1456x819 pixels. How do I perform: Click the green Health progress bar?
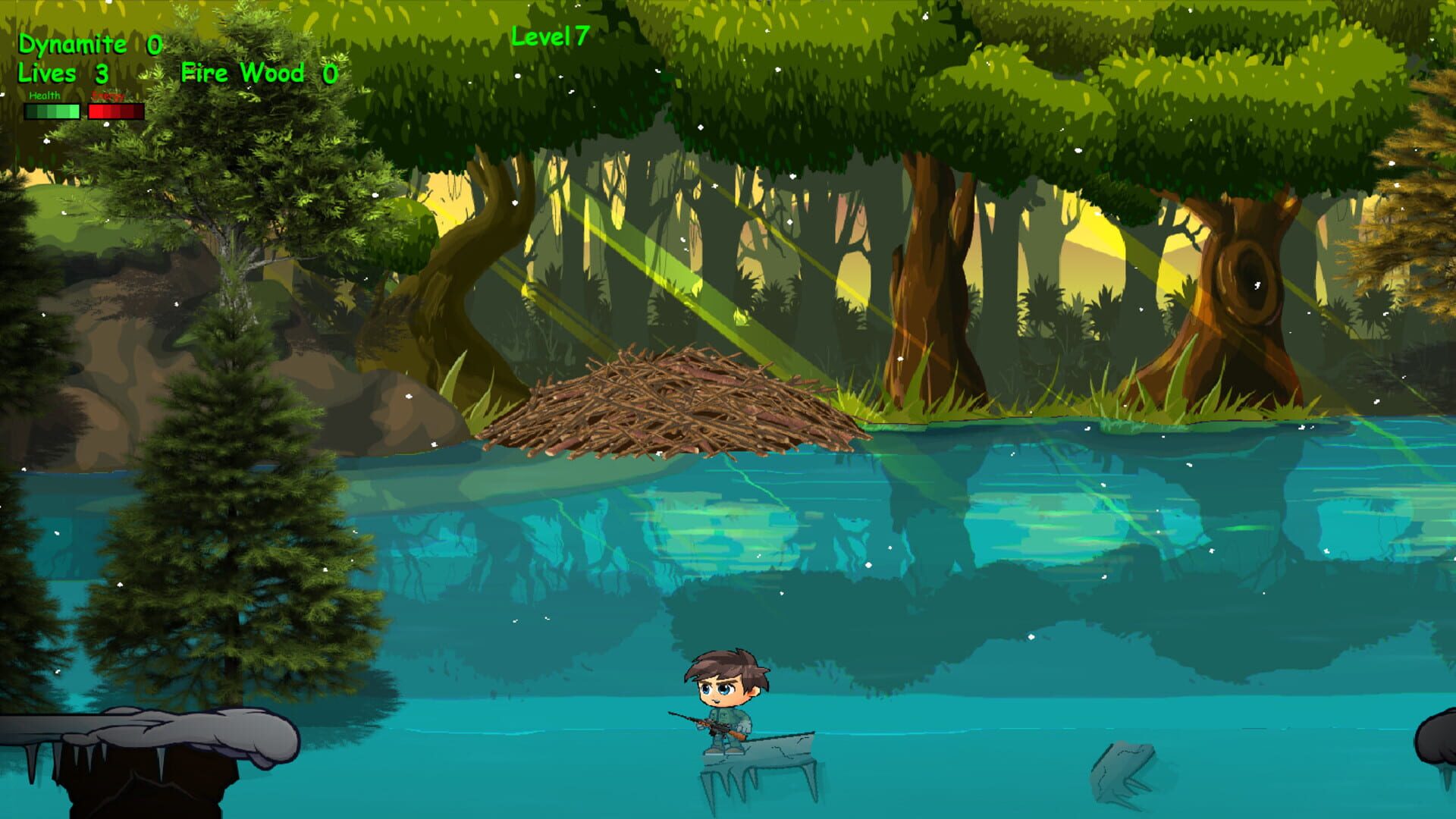[x=51, y=112]
